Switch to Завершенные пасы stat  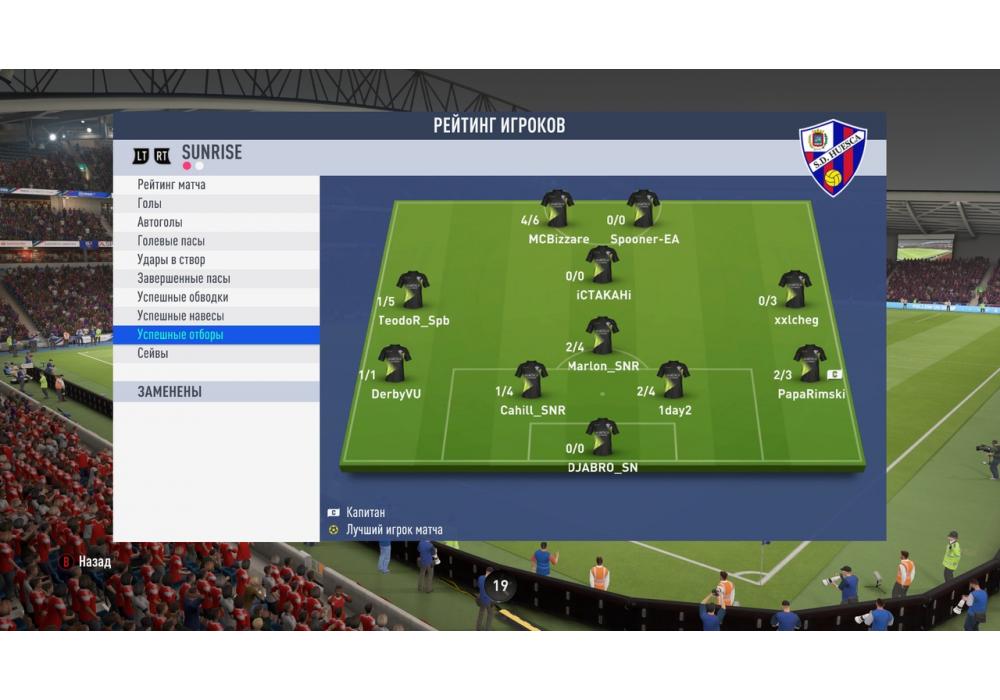[x=215, y=279]
